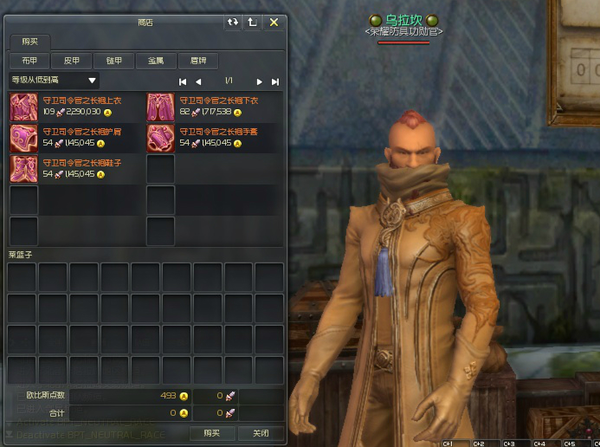Select the 守卫司令官之长袍上衣 robe top item
600x447 pixels.
[x=24, y=106]
